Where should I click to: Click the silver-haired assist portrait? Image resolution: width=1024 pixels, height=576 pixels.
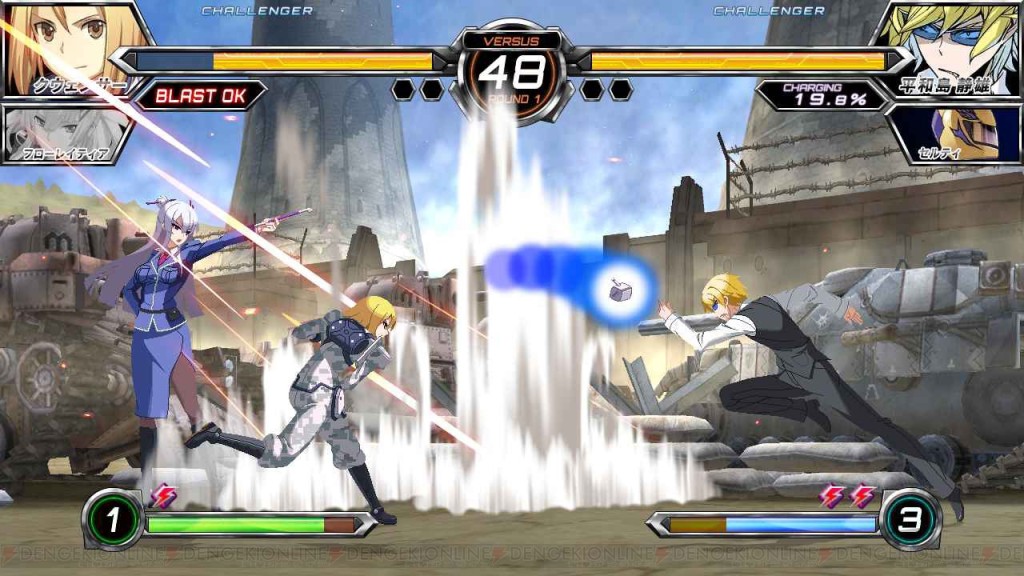click(x=62, y=133)
